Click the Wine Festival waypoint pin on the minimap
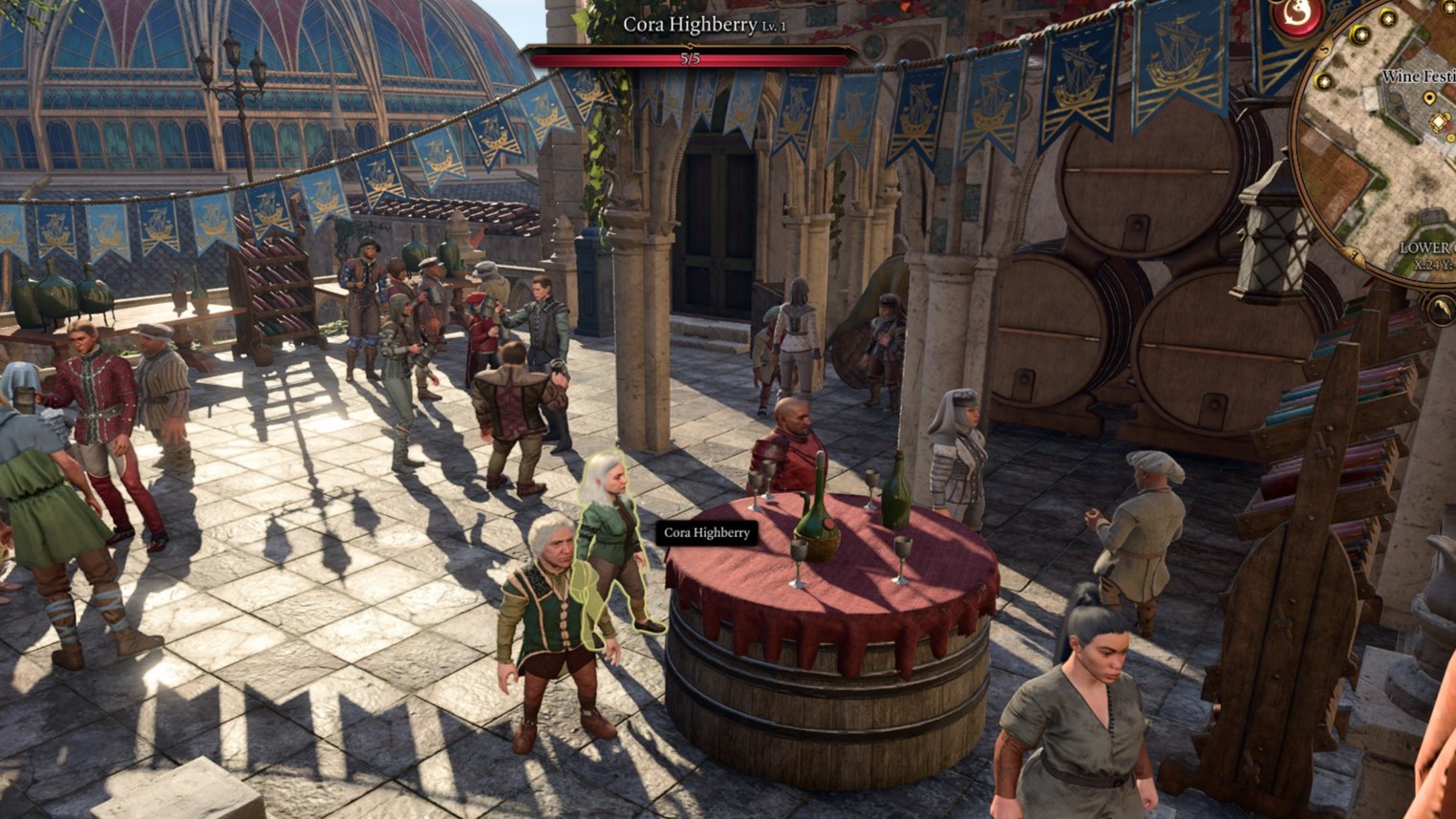This screenshot has height=819, width=1456. pos(1430,97)
